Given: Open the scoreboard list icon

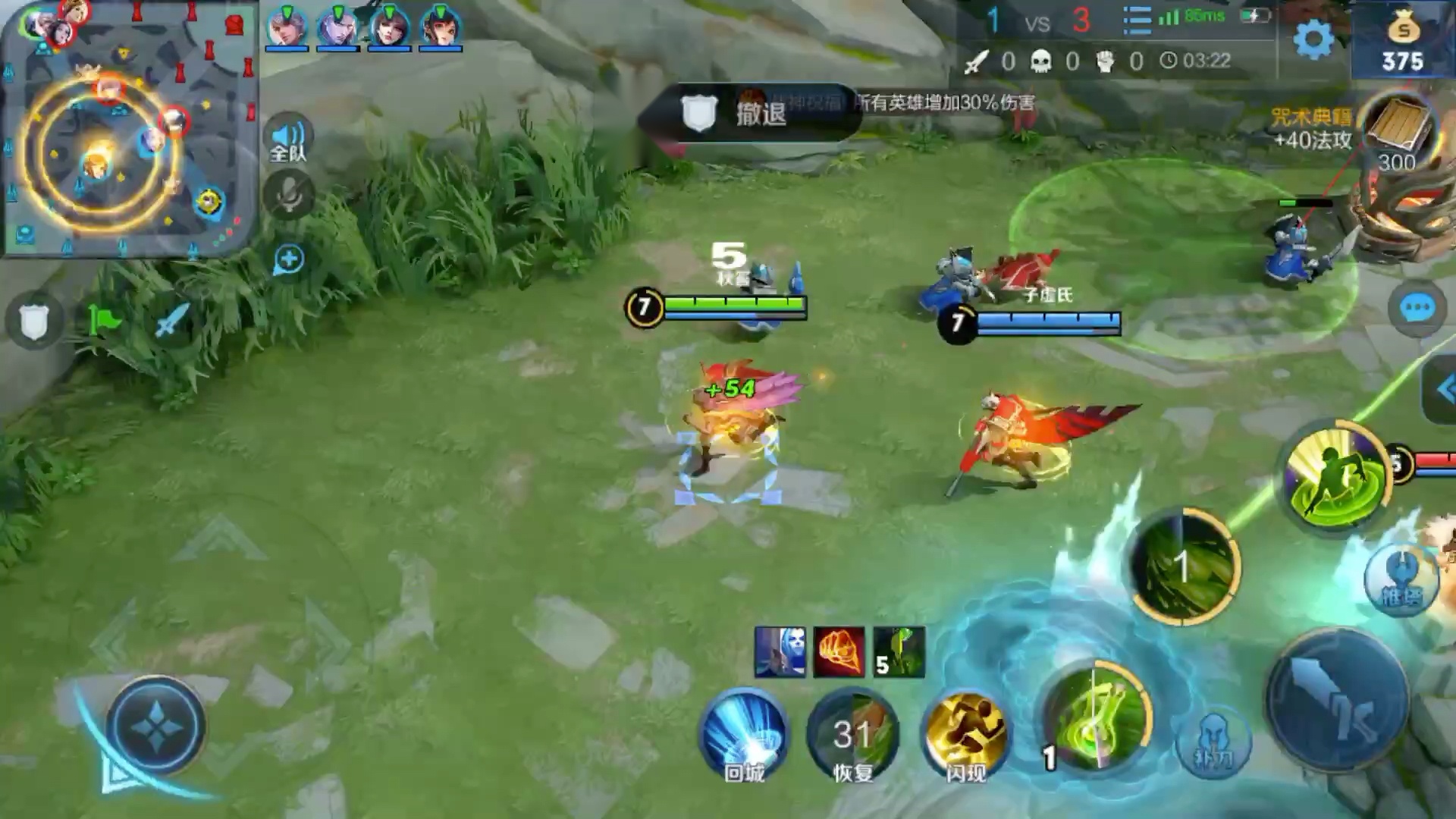Looking at the screenshot, I should [x=1136, y=20].
